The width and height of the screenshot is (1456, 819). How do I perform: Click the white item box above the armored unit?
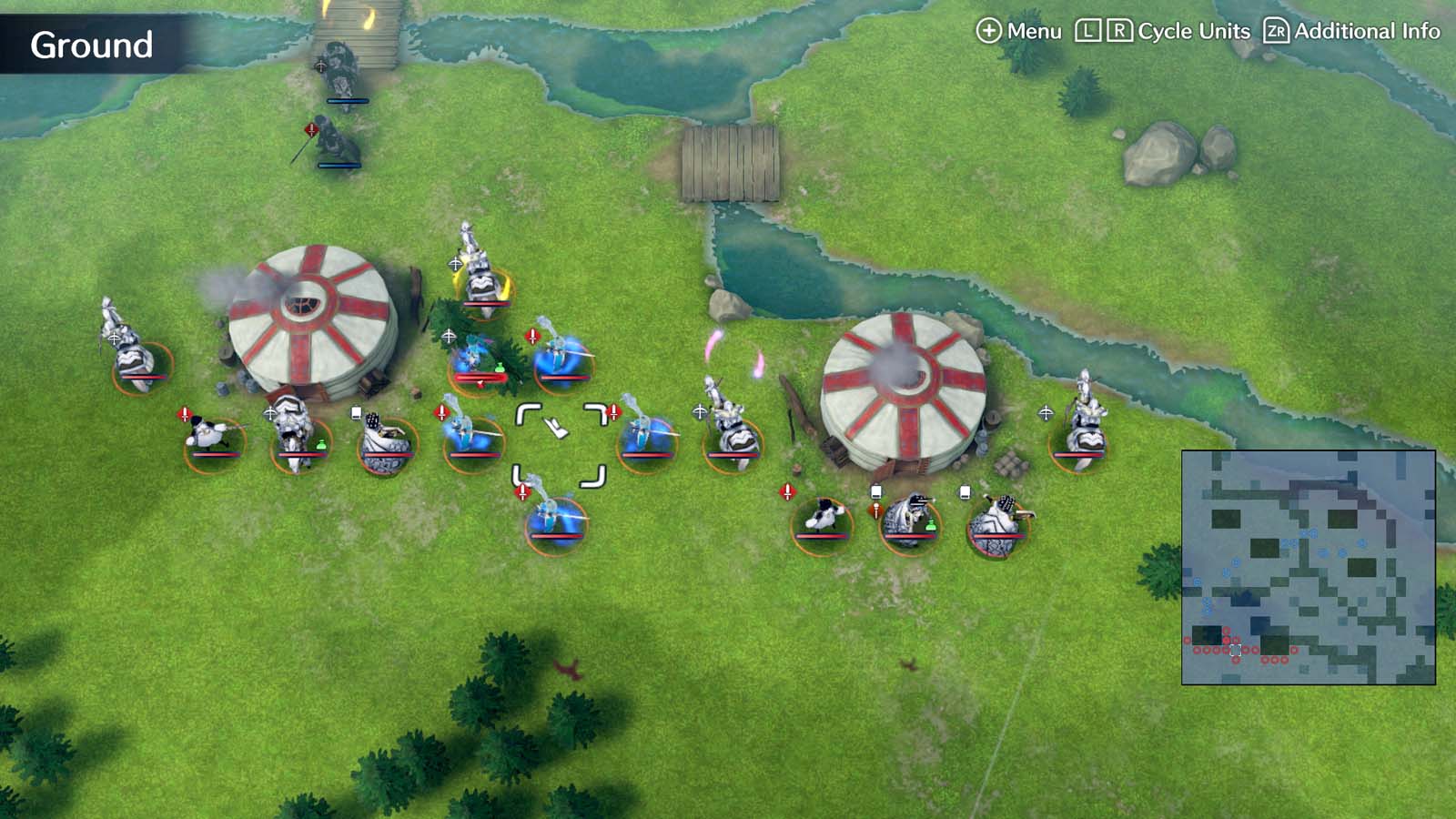point(355,411)
